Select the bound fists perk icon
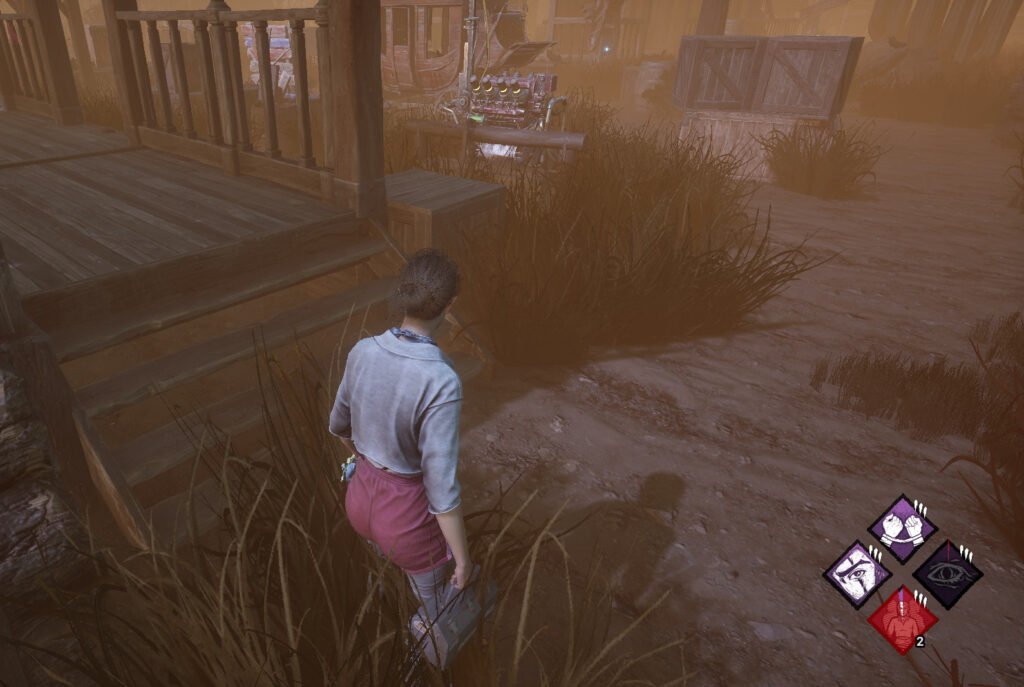 pos(902,529)
